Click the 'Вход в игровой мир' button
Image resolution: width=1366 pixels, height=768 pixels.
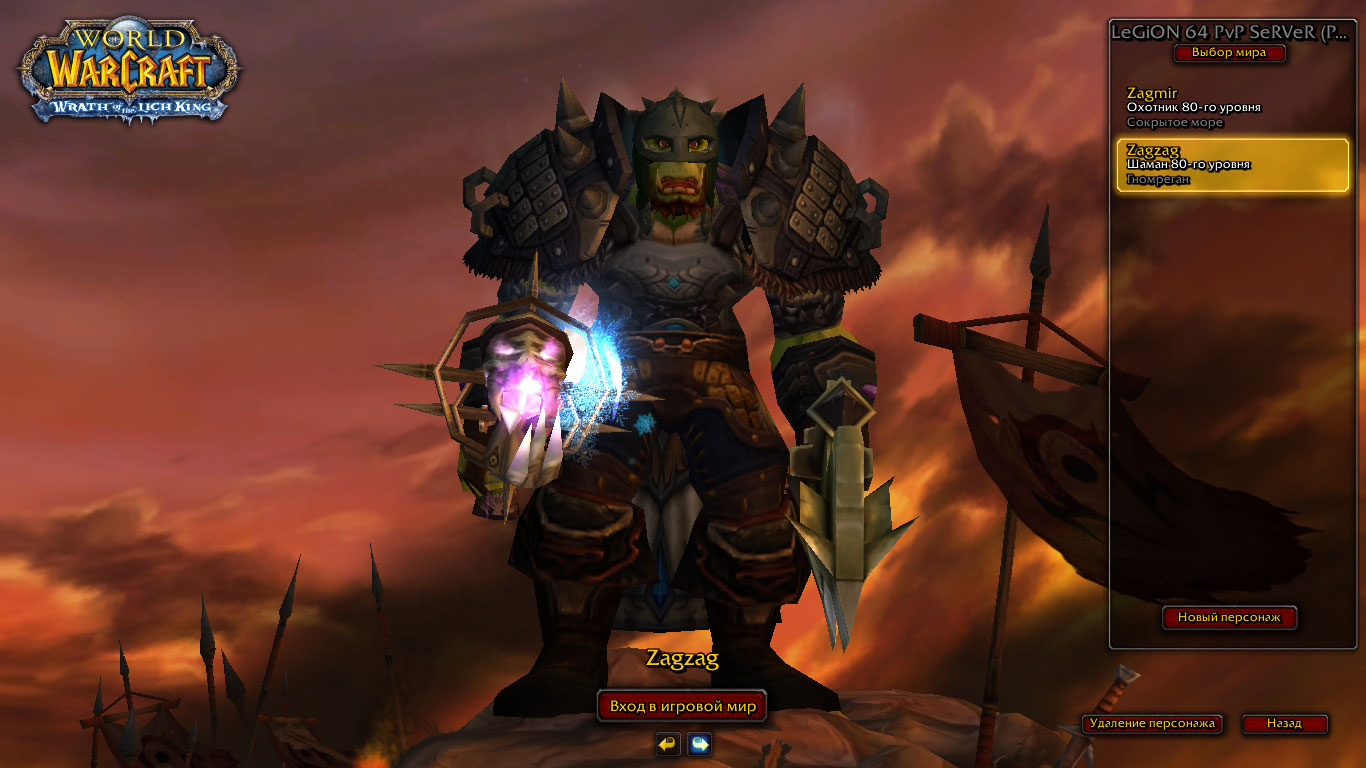(x=682, y=706)
